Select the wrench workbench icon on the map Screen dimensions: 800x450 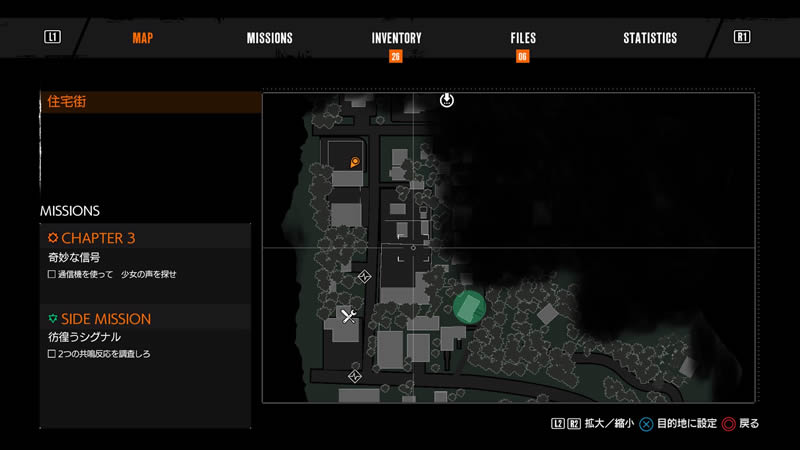click(x=349, y=317)
